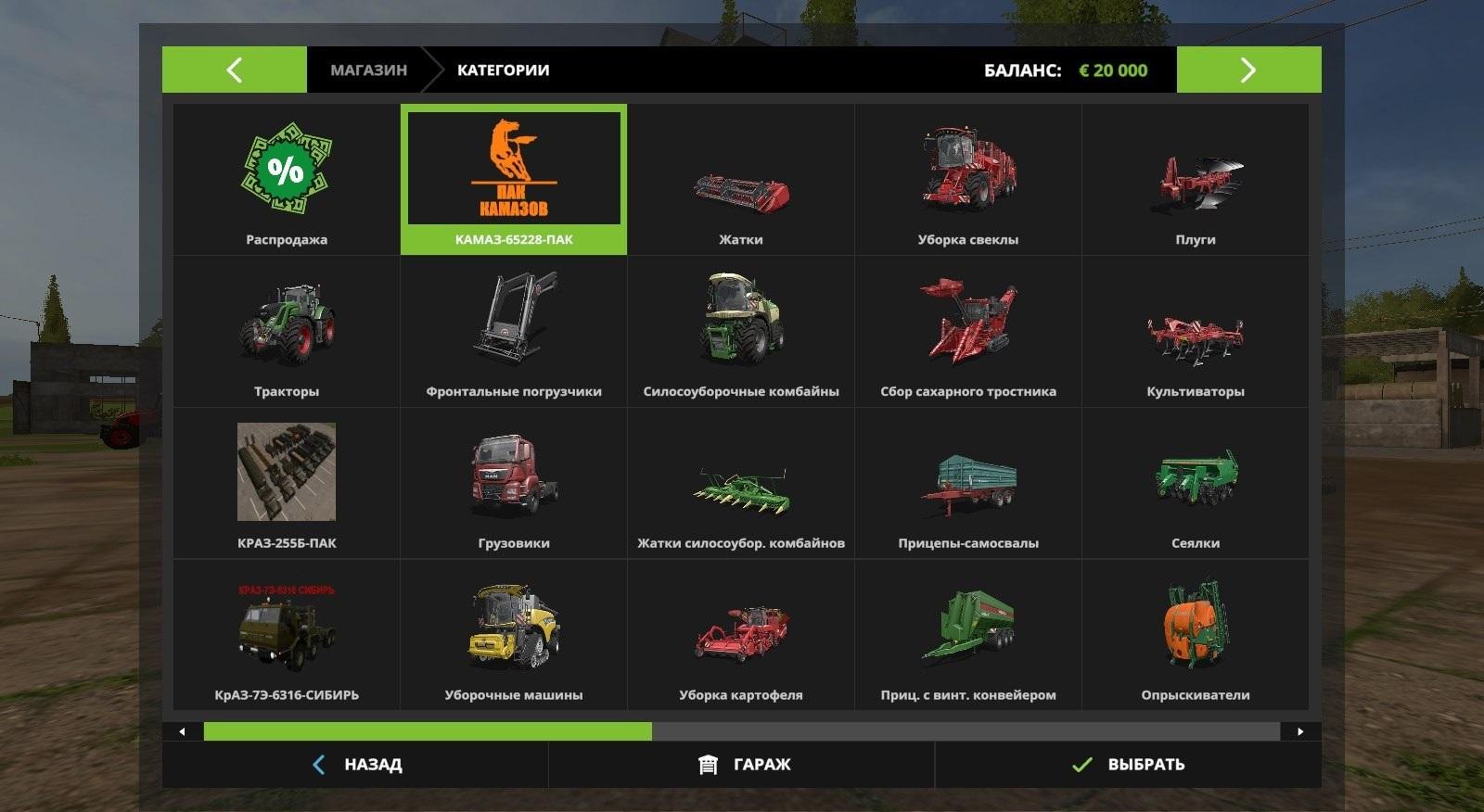Open the Опрыскиватели sprayers category
The height and width of the screenshot is (812, 1484).
tap(1196, 636)
